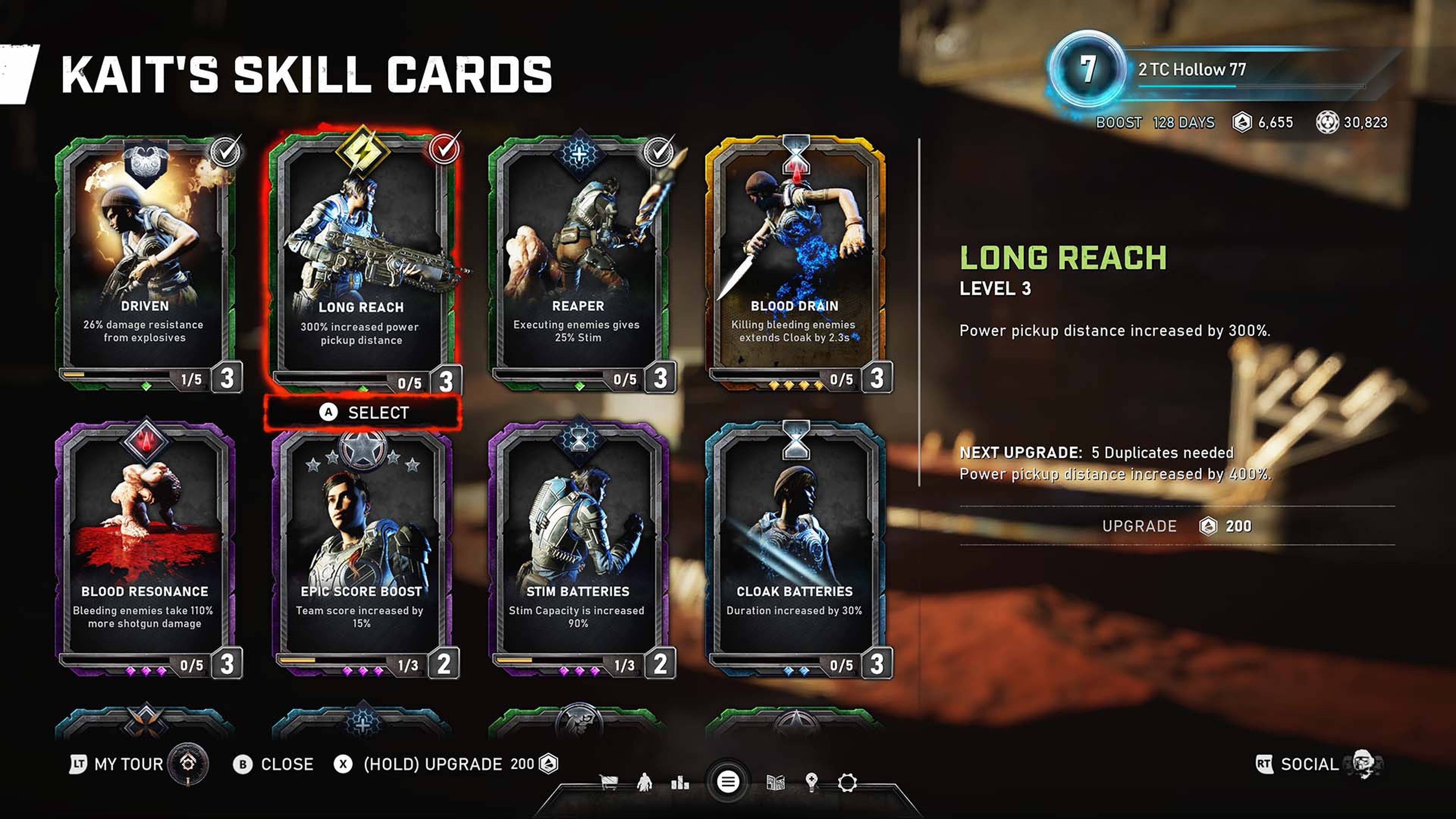Select the character figure icon in bottom bar
The height and width of the screenshot is (819, 1456).
[x=645, y=783]
